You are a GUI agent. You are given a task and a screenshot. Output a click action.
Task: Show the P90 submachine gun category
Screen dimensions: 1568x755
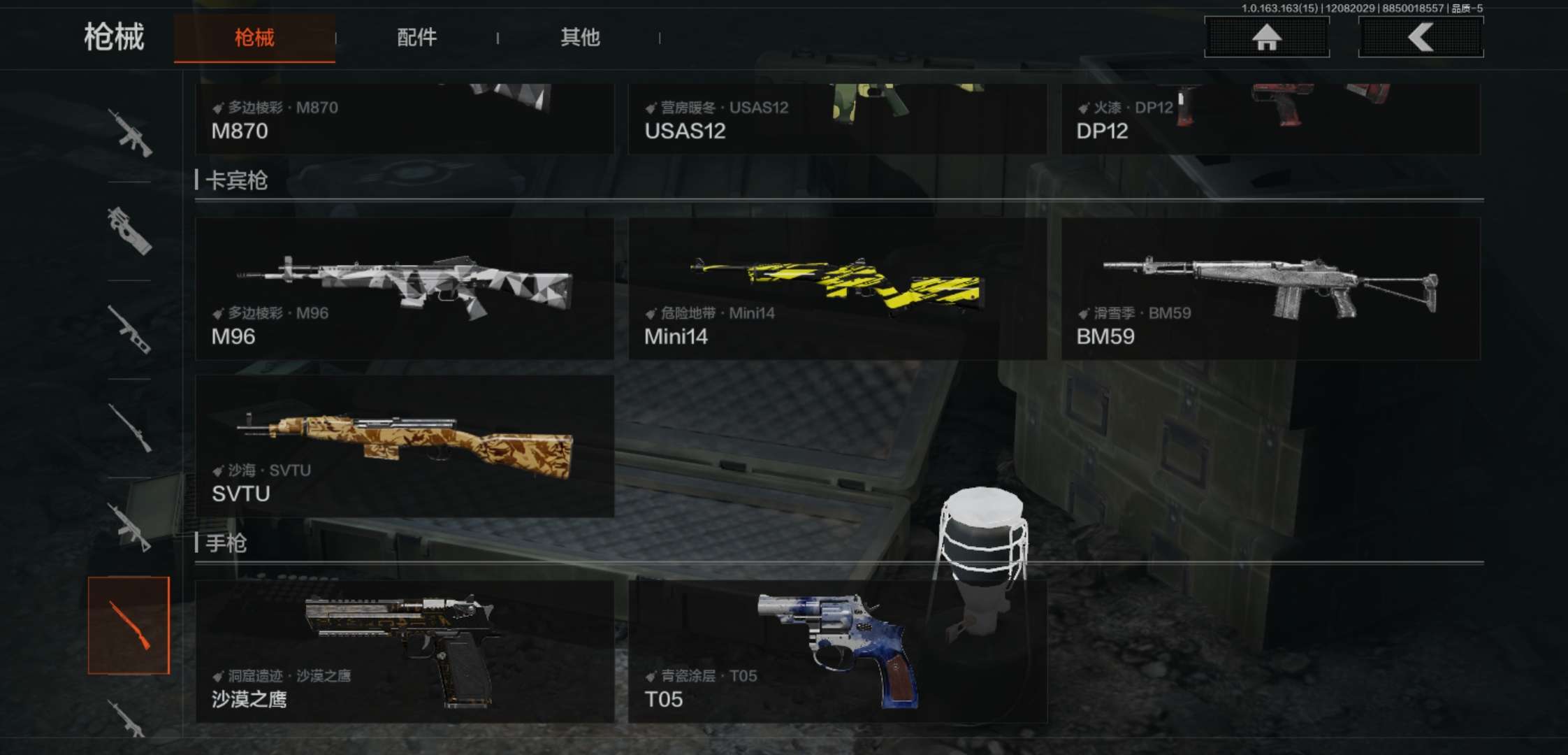coord(129,231)
